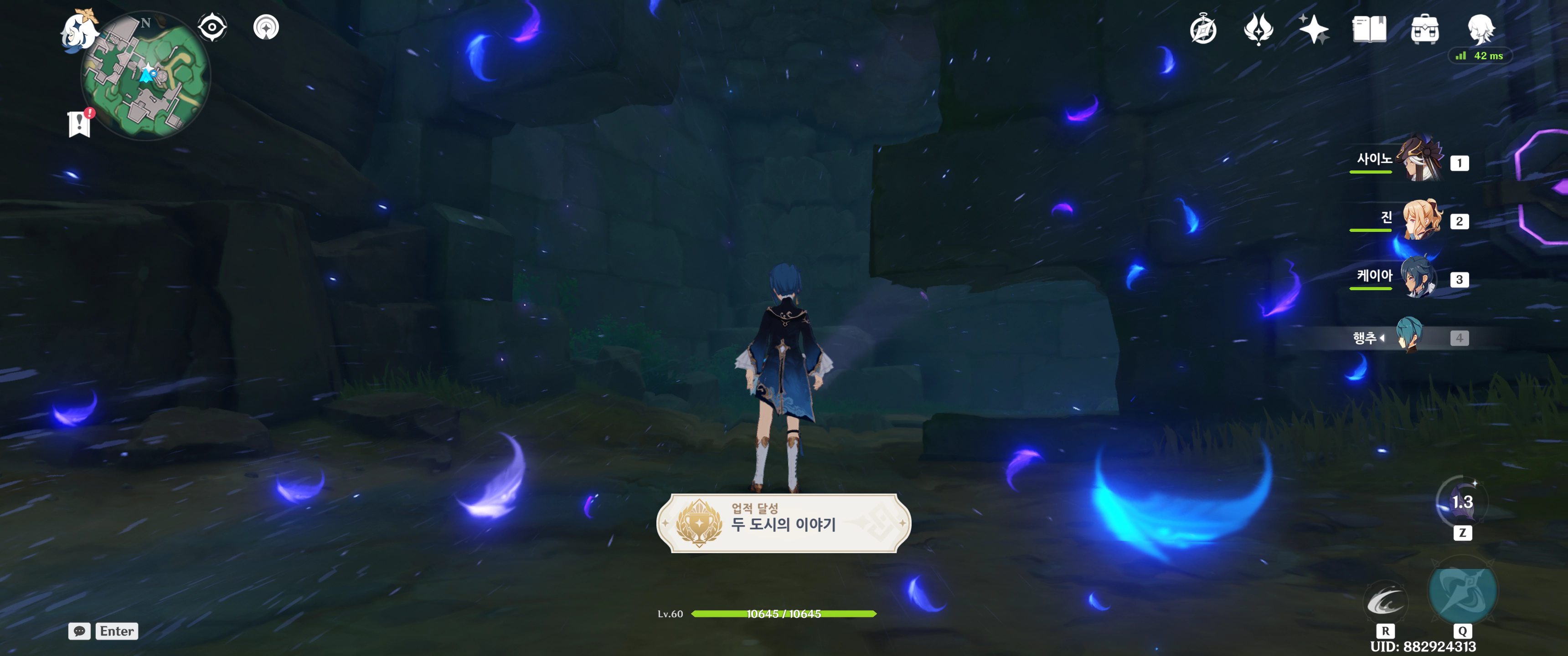Toggle the elemental sight eye icon
The width and height of the screenshot is (1568, 656).
[212, 27]
